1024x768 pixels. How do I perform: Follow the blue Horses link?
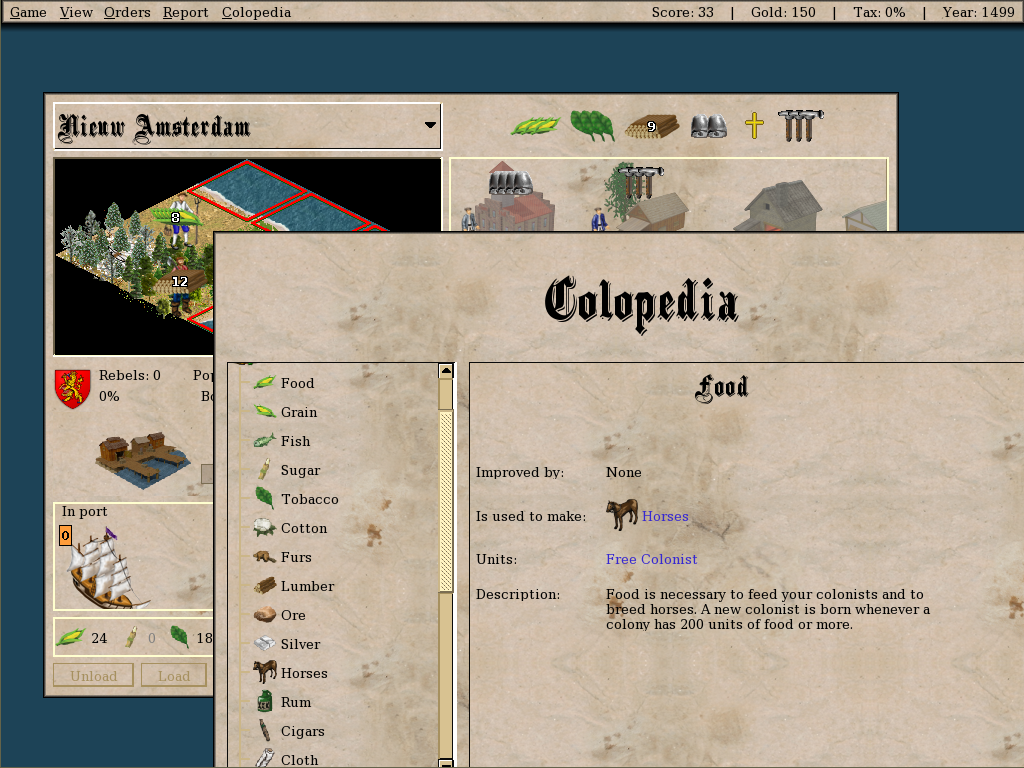pyautogui.click(x=665, y=516)
